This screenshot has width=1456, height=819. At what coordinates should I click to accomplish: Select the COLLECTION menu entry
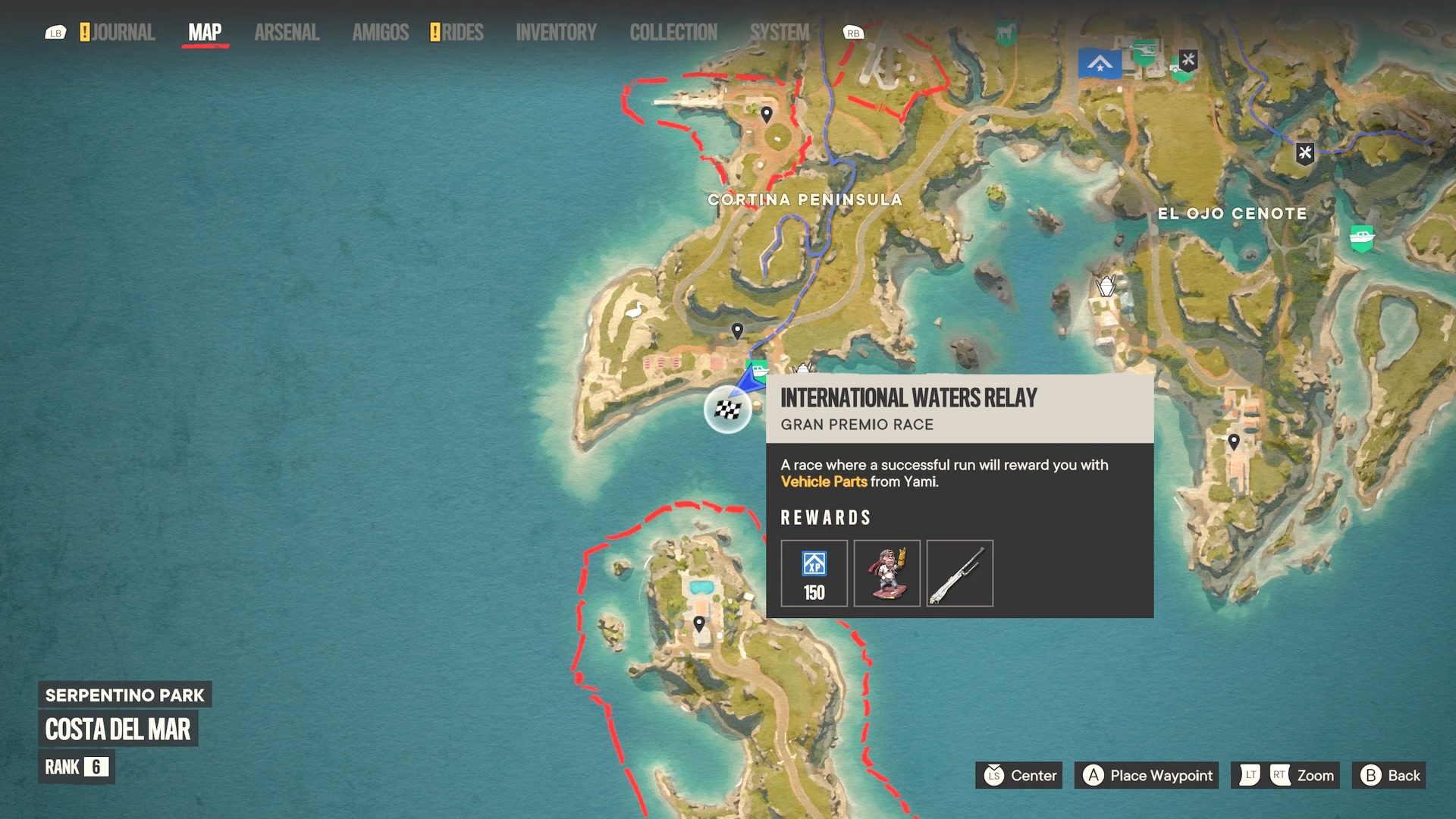pos(673,32)
